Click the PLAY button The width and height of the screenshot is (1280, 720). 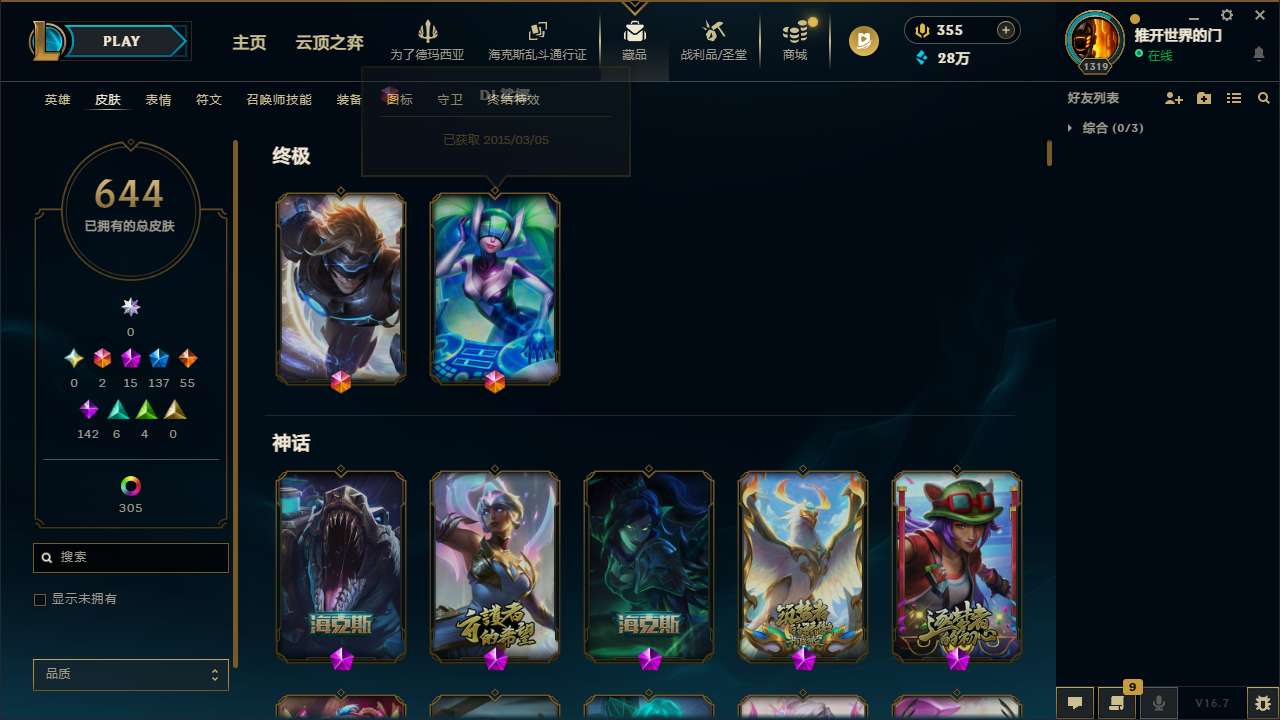[121, 41]
